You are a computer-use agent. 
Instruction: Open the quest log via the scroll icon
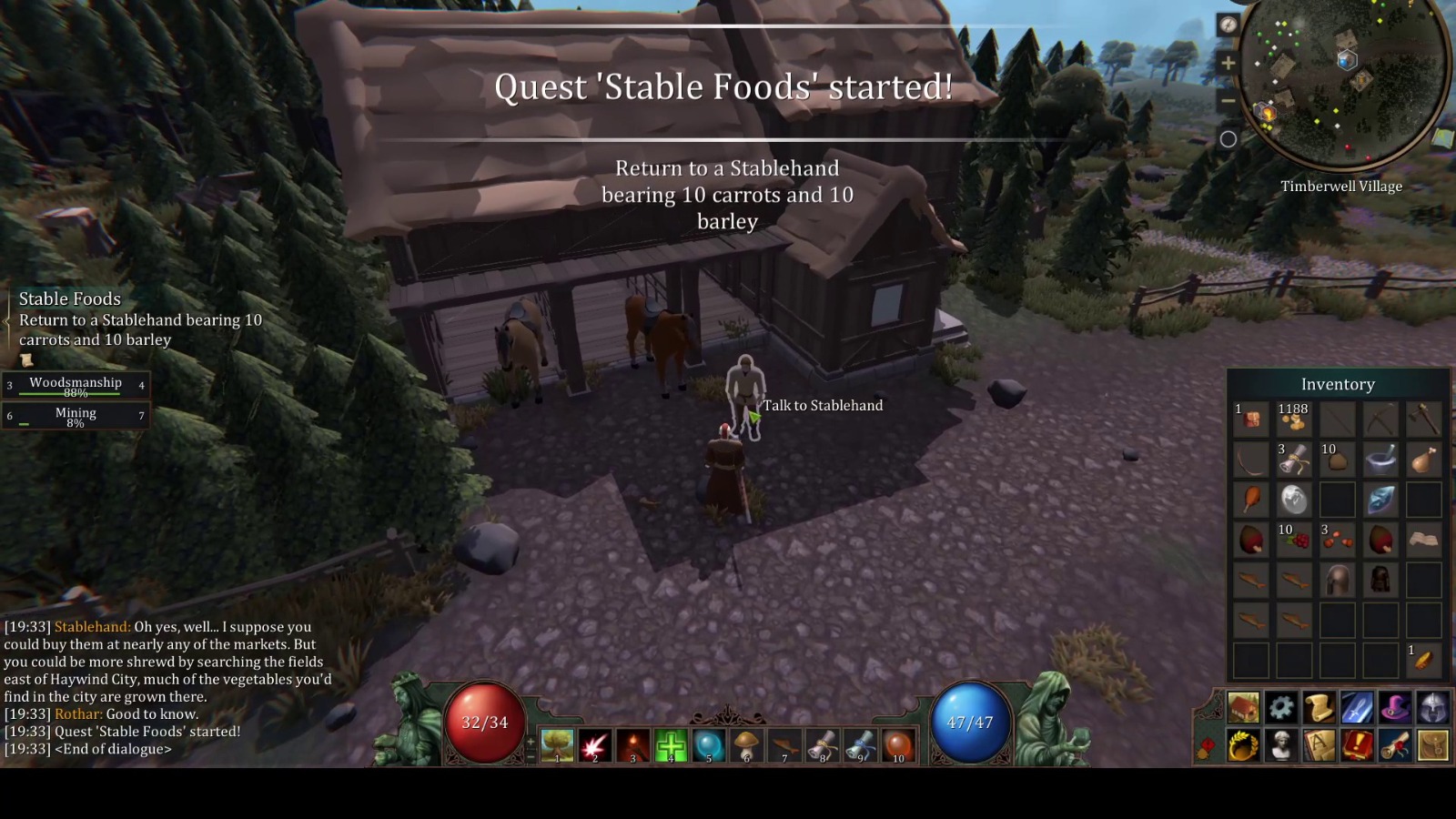coord(1318,706)
